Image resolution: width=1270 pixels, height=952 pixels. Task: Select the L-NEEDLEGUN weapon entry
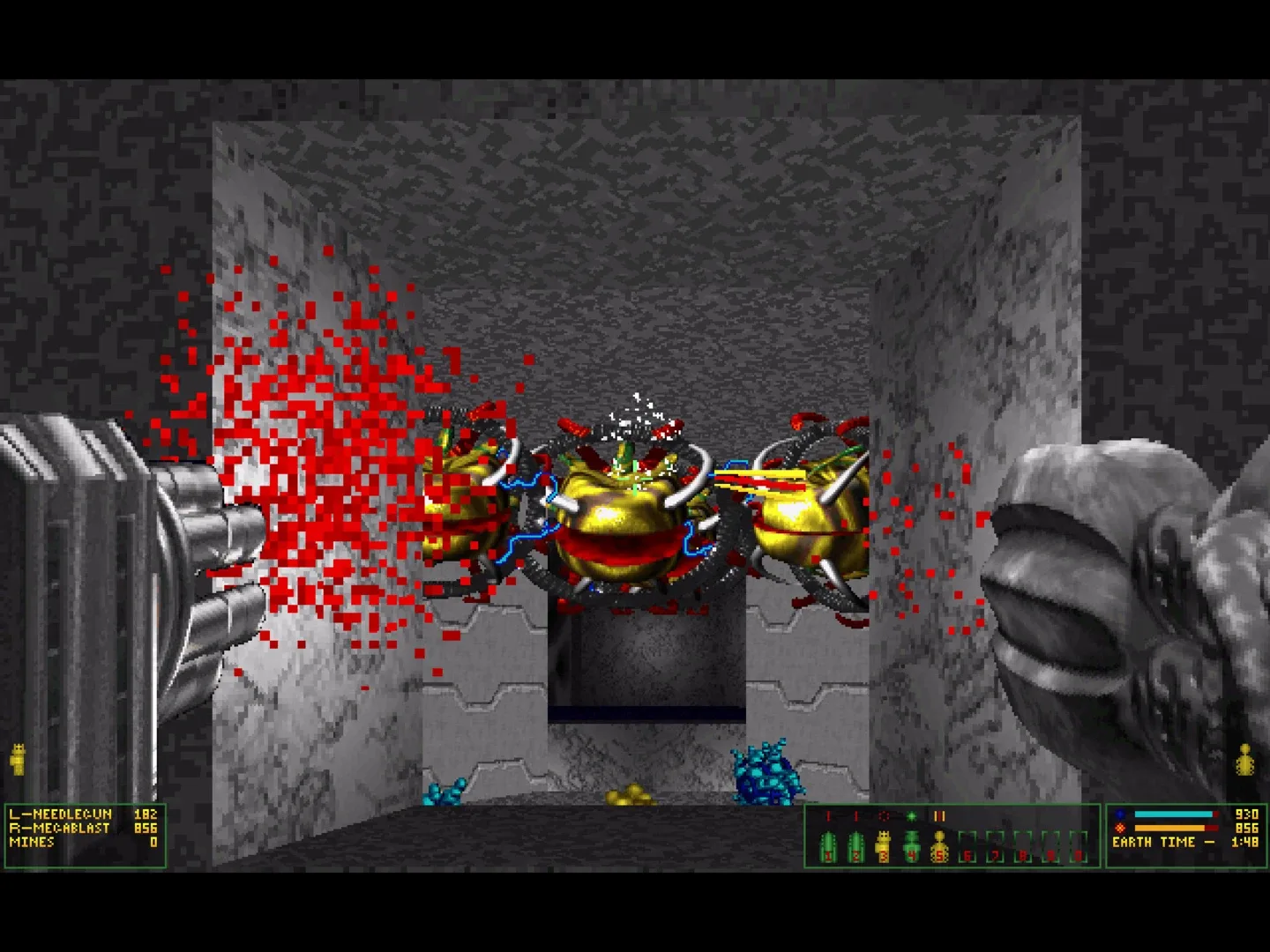[62, 816]
